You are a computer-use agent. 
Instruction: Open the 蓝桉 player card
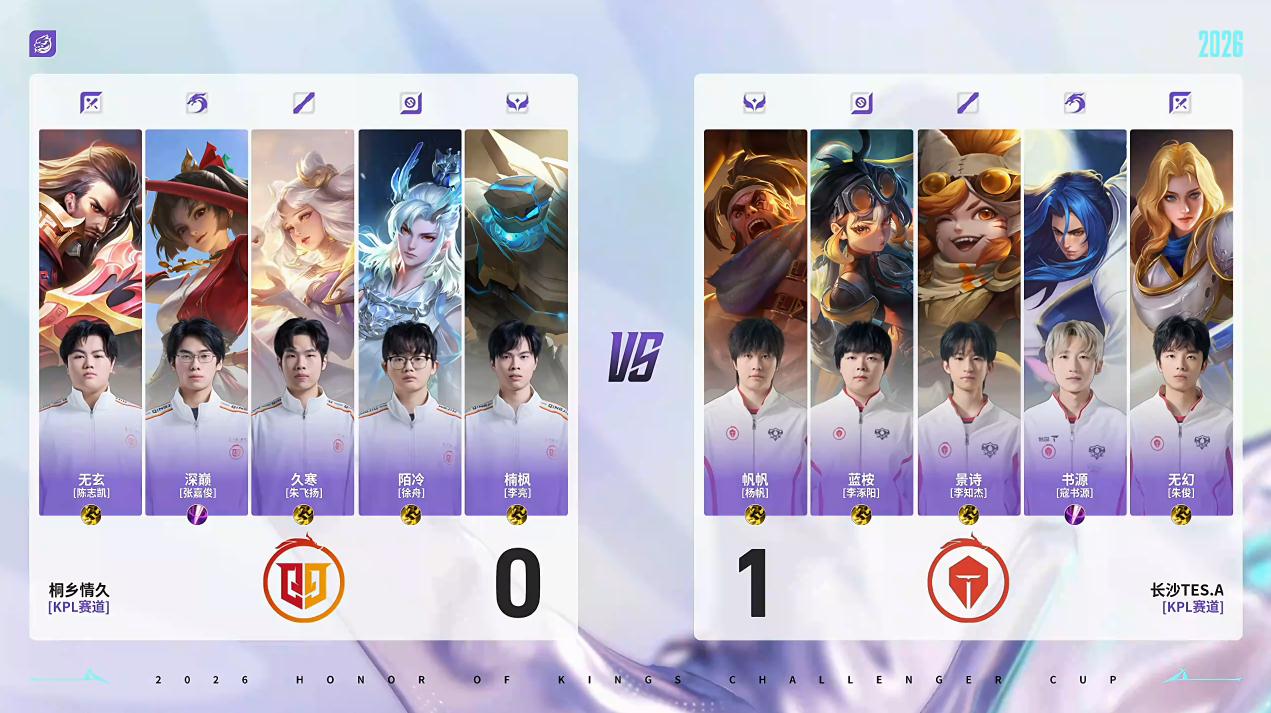coord(861,322)
